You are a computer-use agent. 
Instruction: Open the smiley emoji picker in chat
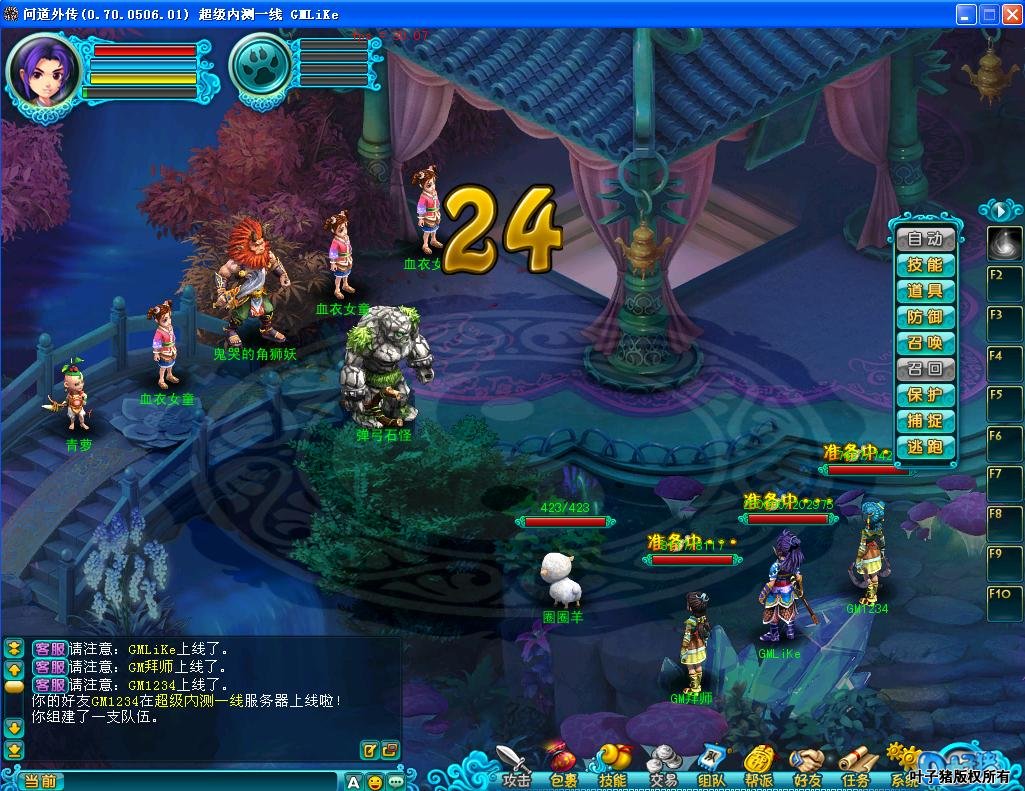coord(375,781)
